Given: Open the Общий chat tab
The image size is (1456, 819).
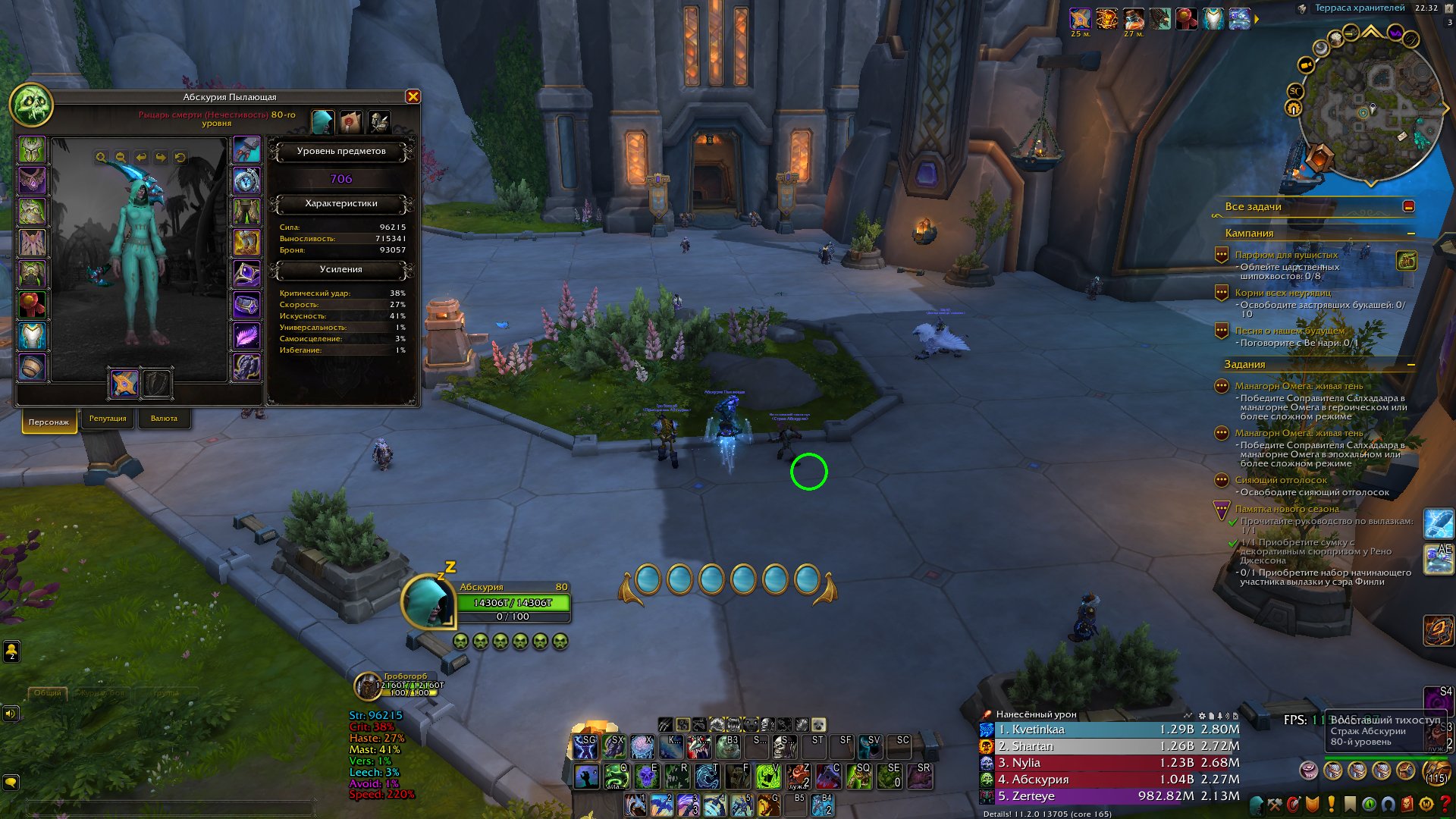Looking at the screenshot, I should click(x=47, y=692).
